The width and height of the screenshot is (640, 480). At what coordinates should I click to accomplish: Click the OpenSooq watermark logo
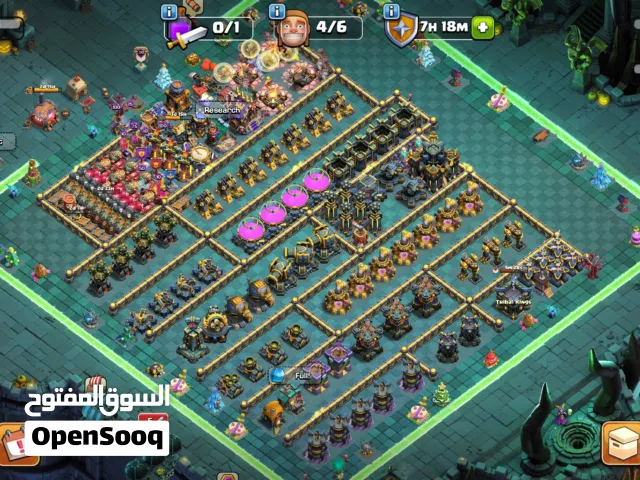point(97,437)
